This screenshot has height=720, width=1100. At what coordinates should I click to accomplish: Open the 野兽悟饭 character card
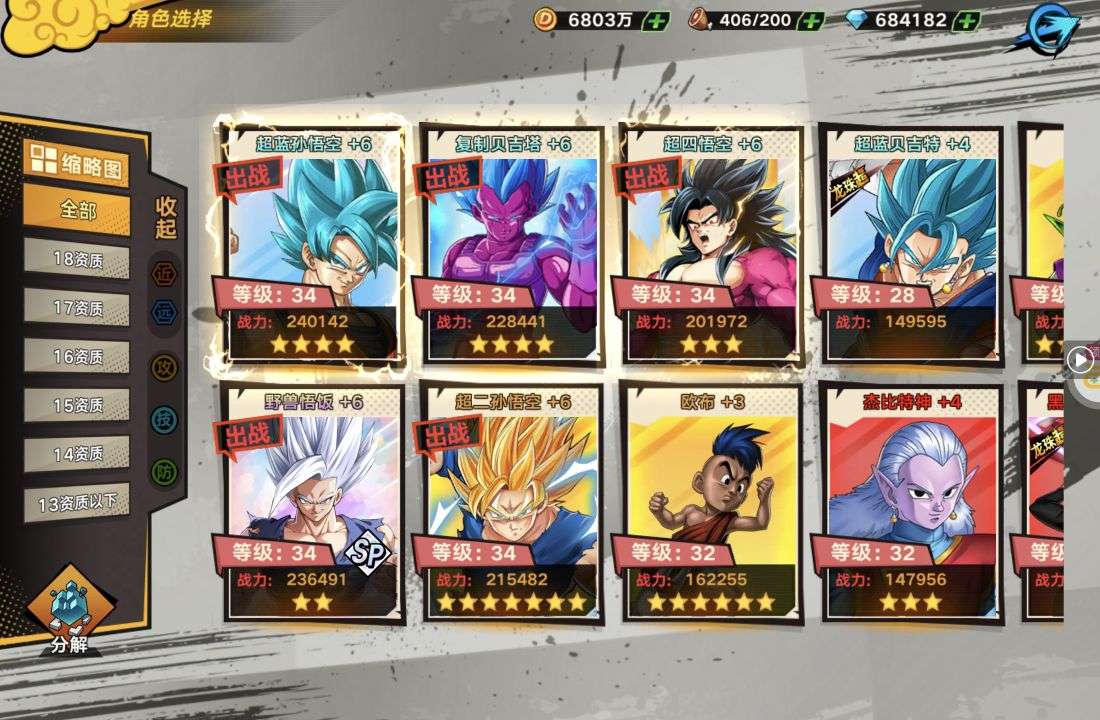312,500
